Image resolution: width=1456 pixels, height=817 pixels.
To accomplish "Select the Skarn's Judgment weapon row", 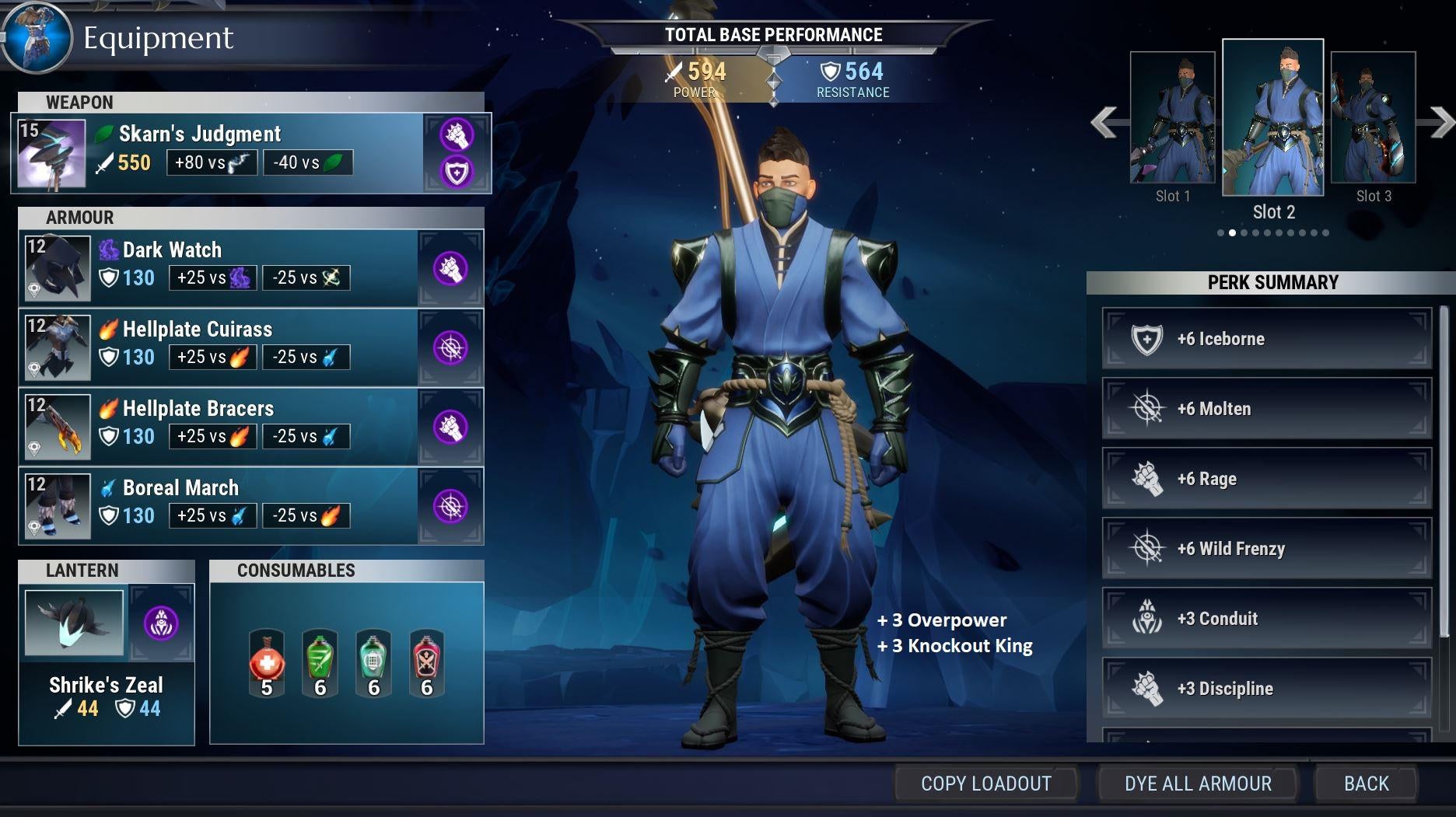I will click(x=218, y=152).
